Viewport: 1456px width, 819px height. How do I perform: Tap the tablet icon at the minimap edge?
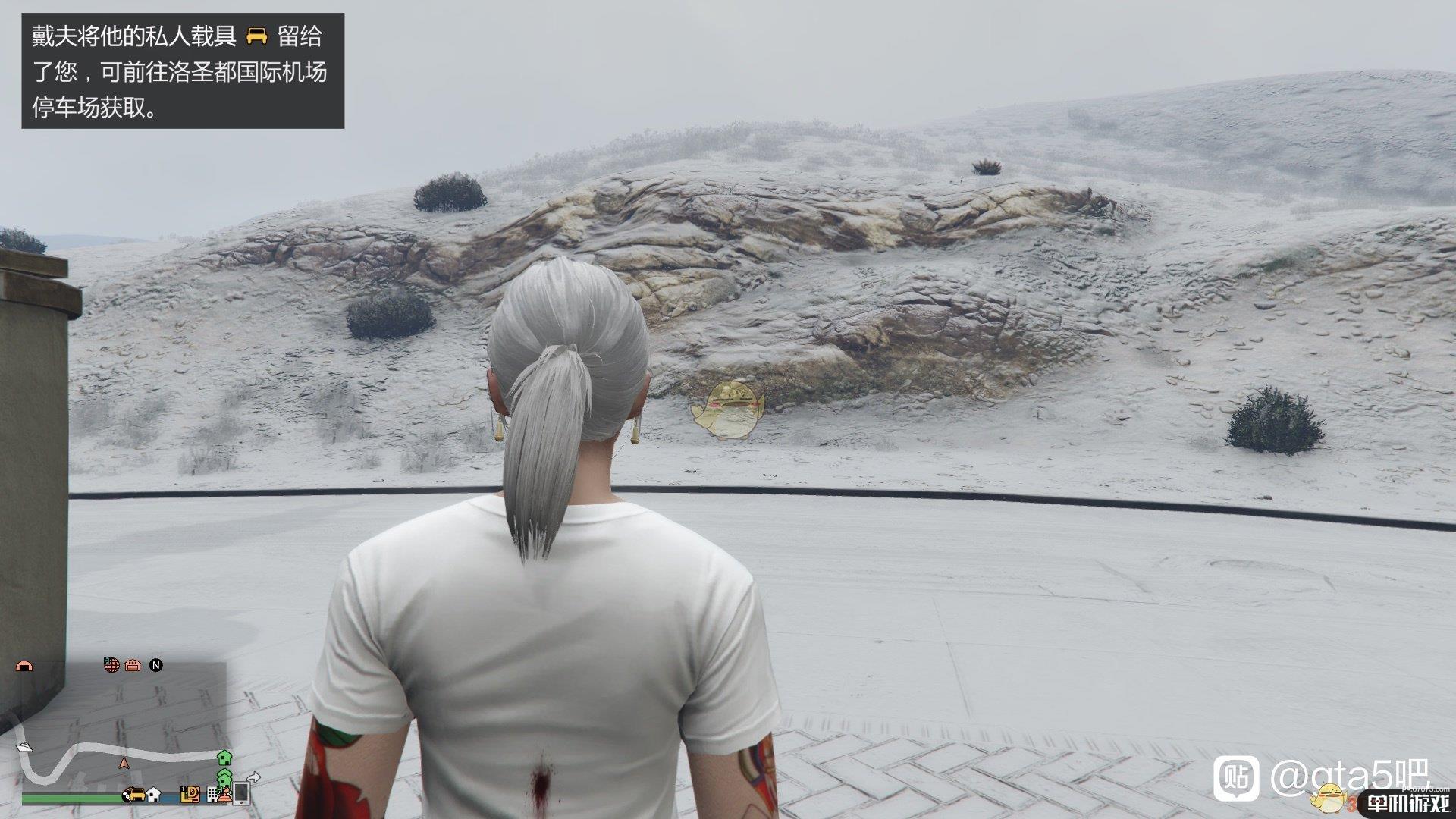point(242,794)
